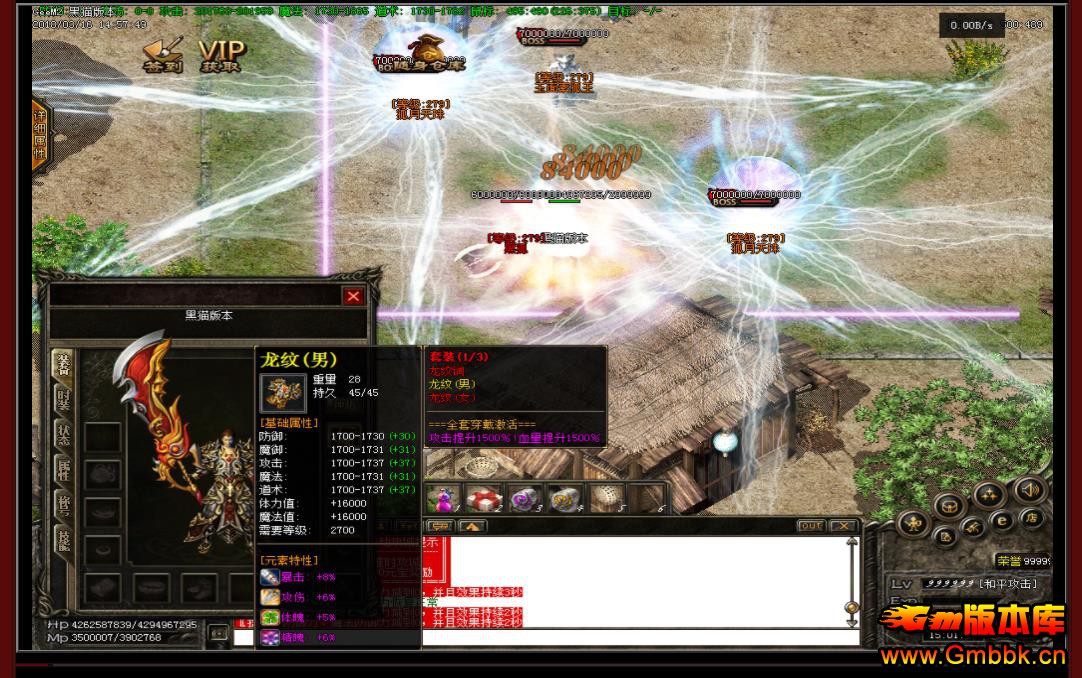
Task: Close the chat window with X button
Action: [843, 526]
